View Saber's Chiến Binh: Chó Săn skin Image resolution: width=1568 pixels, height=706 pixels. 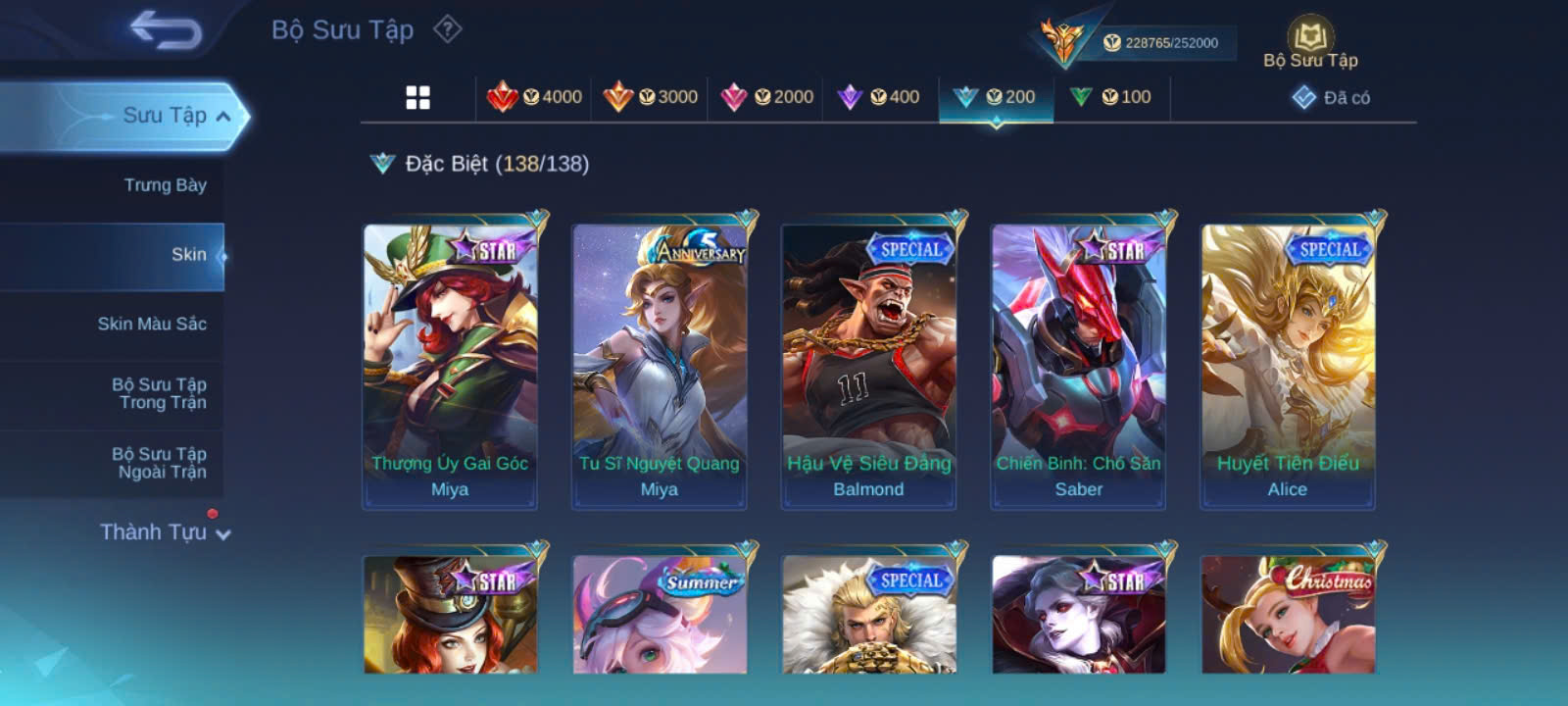[x=1078, y=363]
